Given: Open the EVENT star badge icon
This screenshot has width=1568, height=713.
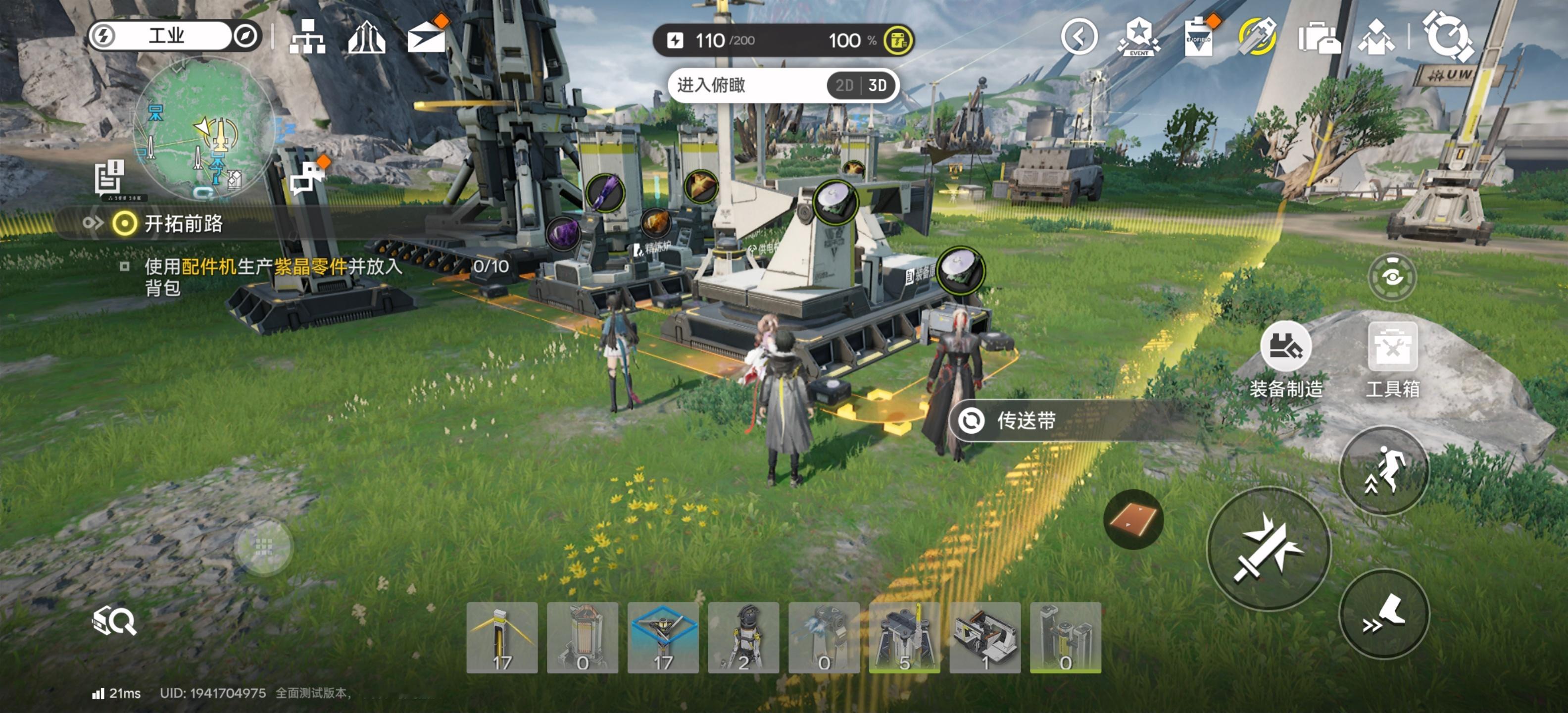Looking at the screenshot, I should (1138, 38).
